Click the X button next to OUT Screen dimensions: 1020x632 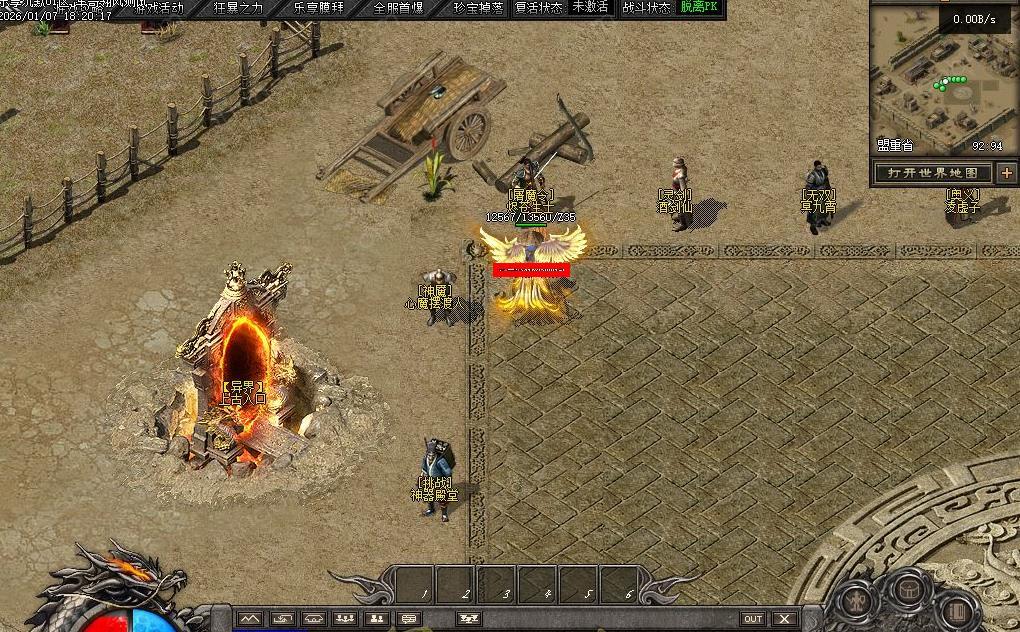(x=784, y=619)
